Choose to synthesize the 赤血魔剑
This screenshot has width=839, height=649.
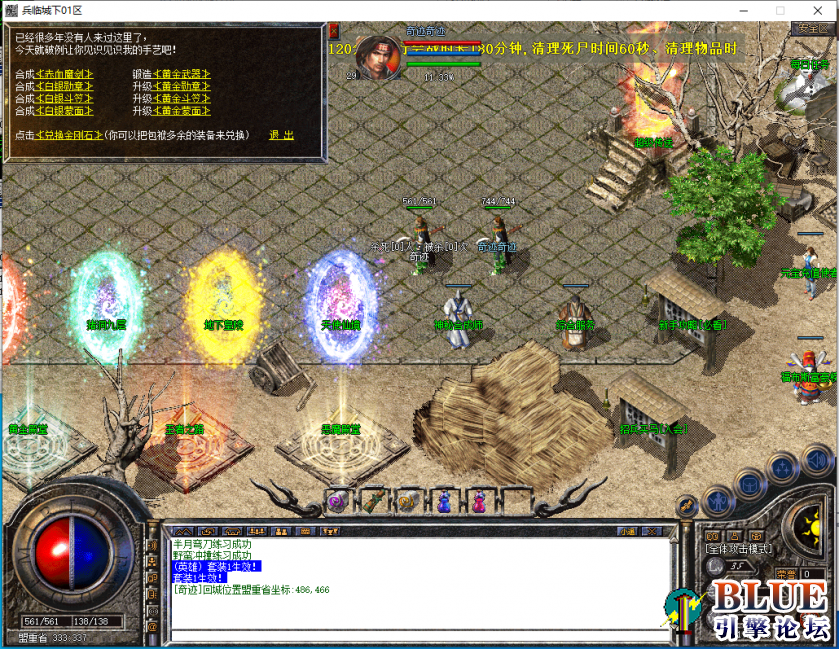pos(66,75)
